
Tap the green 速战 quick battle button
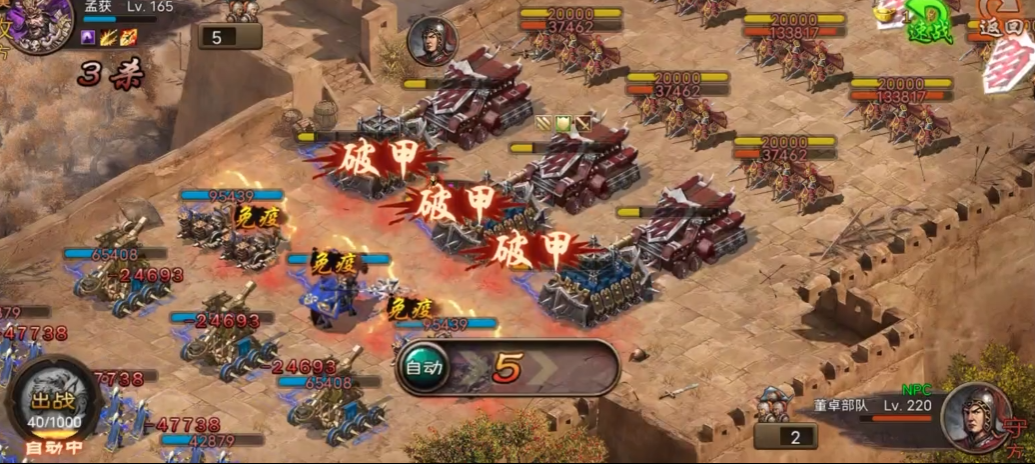pos(932,22)
